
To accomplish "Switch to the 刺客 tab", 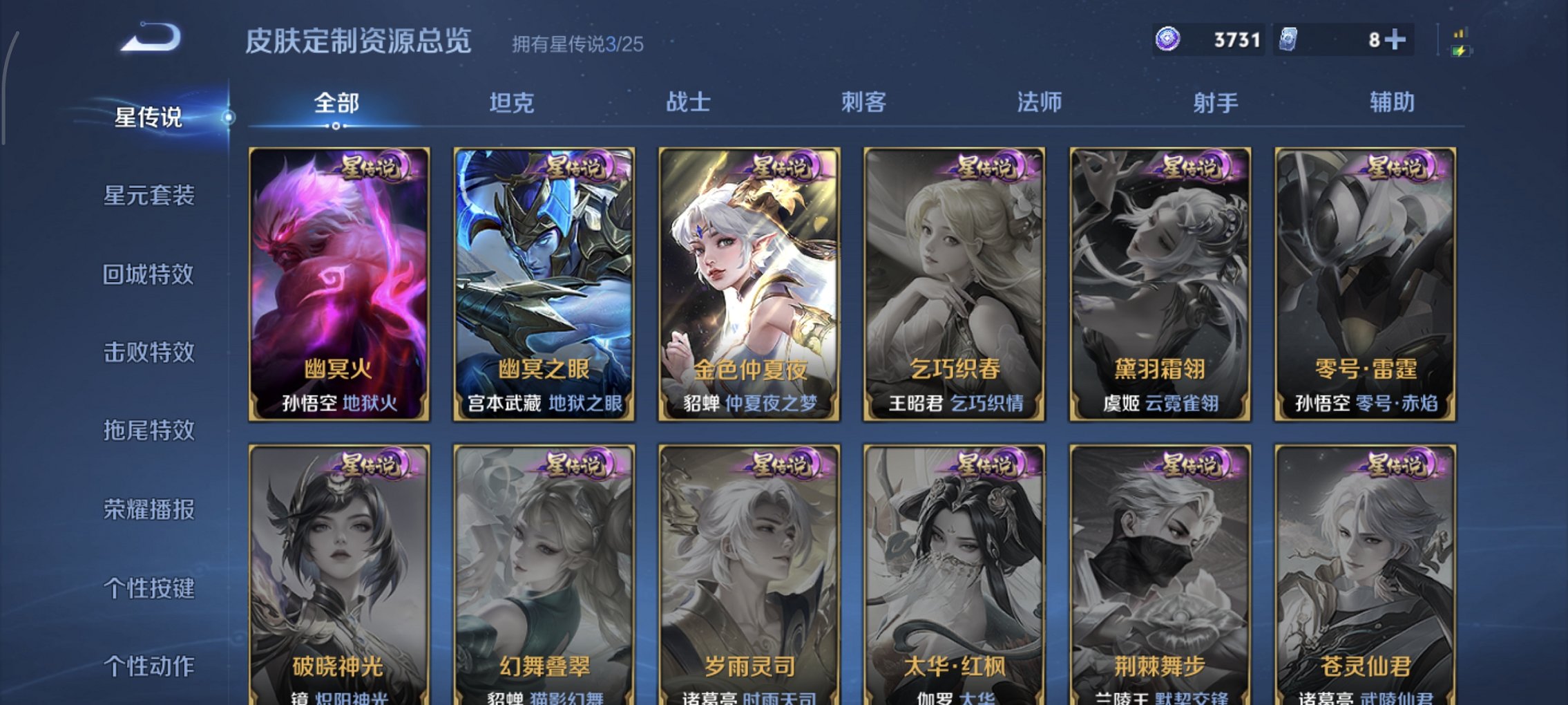I will coord(864,102).
